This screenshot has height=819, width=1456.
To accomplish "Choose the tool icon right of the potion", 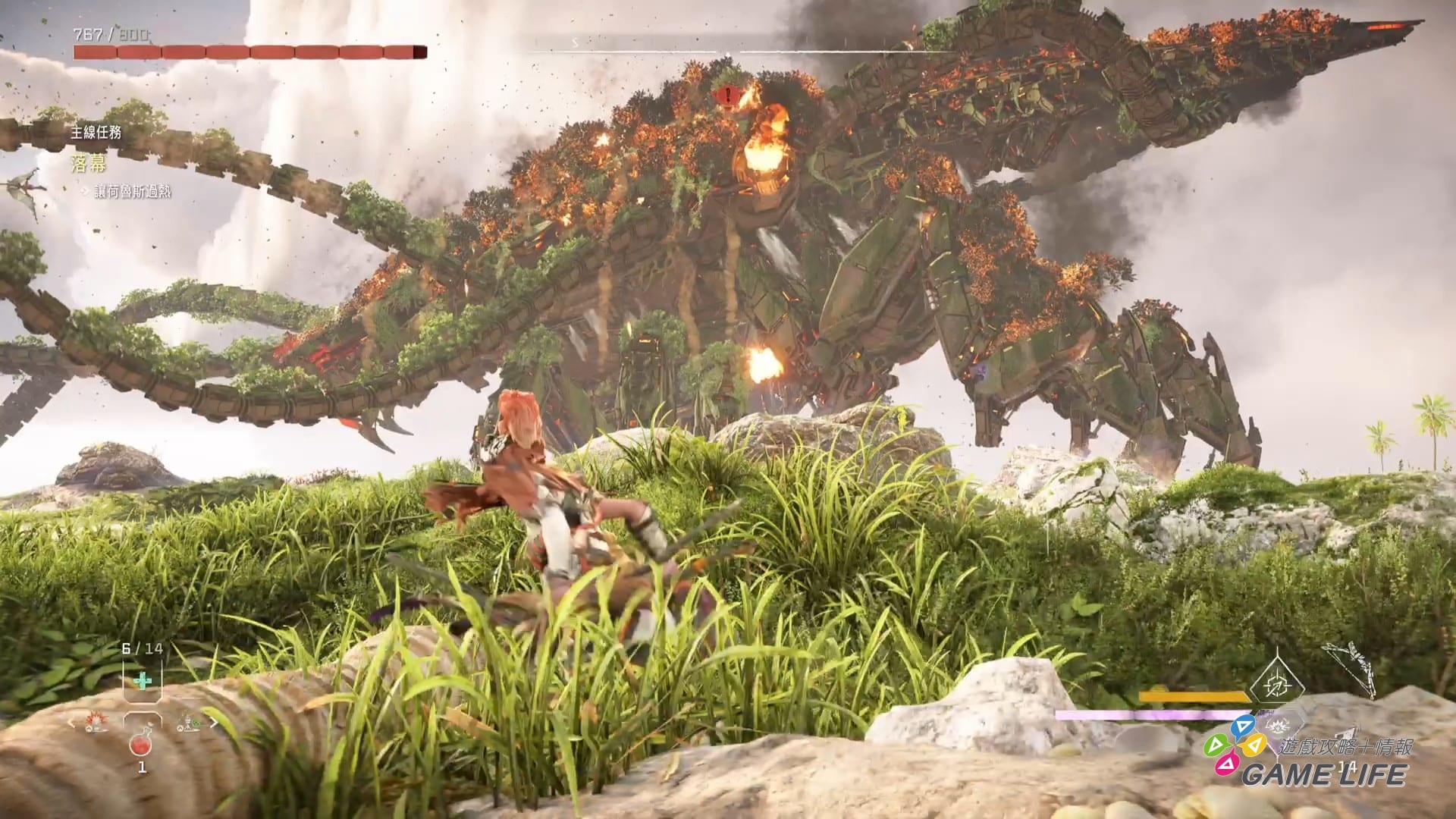I will coord(187,722).
